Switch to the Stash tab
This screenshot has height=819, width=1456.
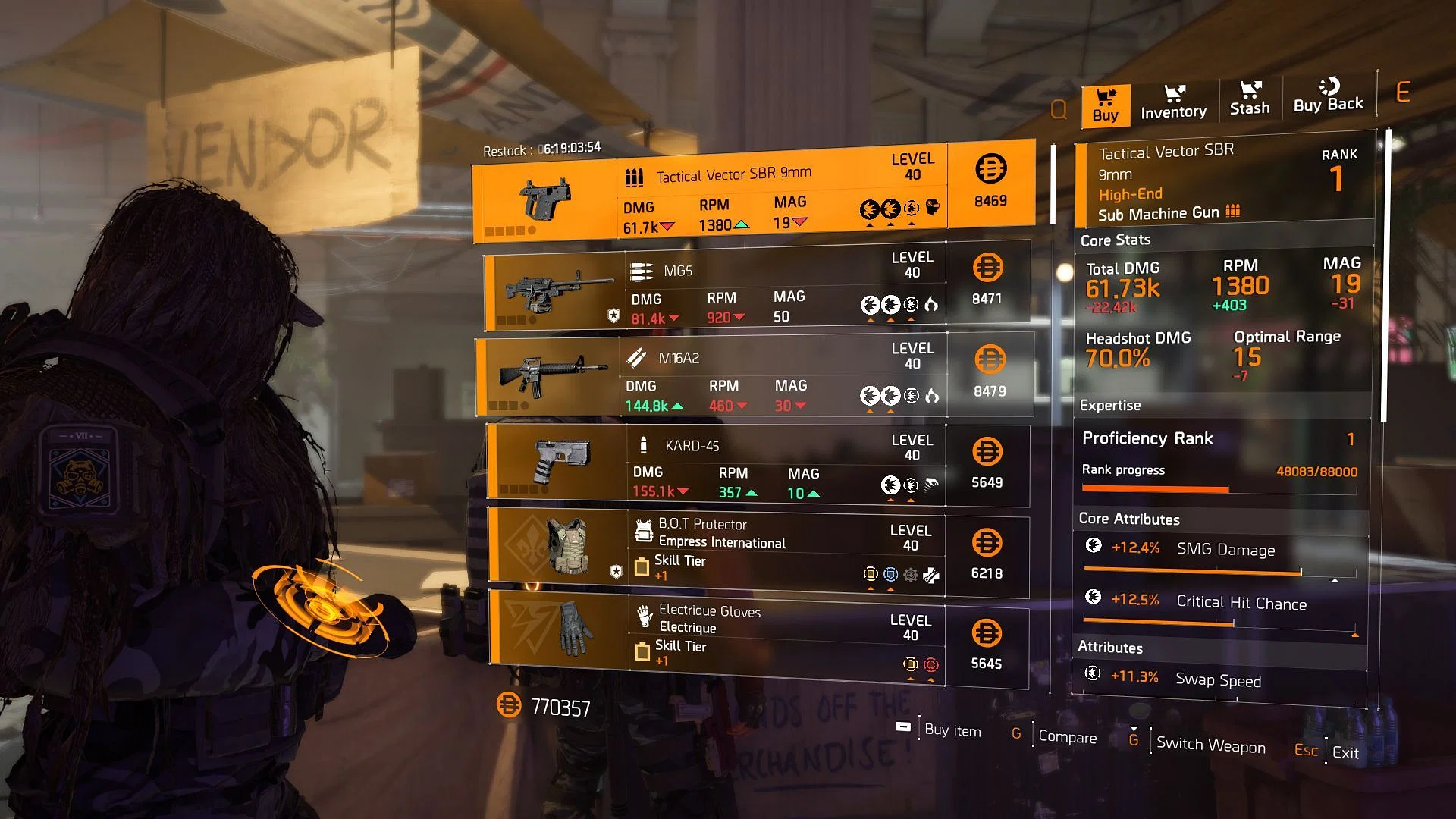click(x=1250, y=99)
